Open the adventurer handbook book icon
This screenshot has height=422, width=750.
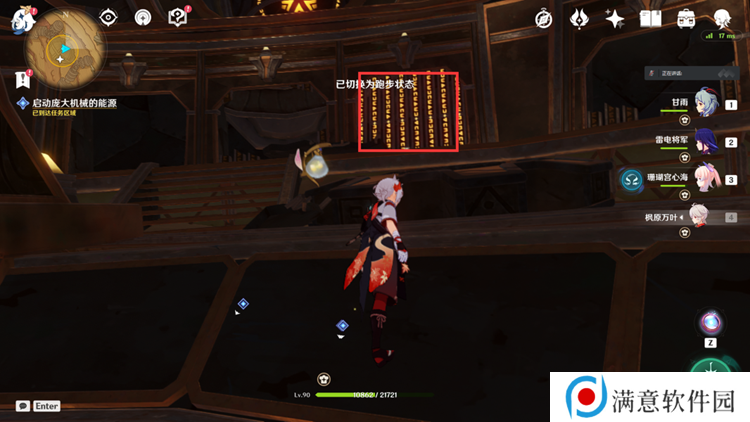[651, 19]
